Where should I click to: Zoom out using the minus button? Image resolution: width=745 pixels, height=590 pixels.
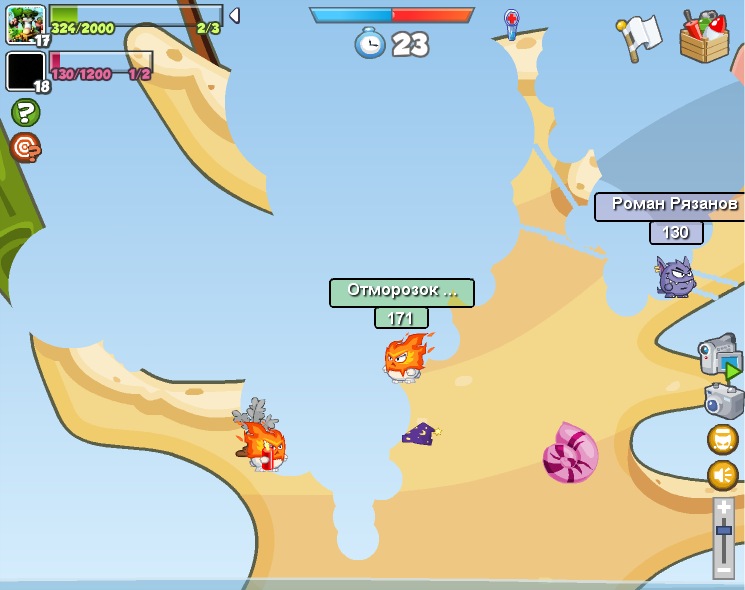(x=723, y=570)
